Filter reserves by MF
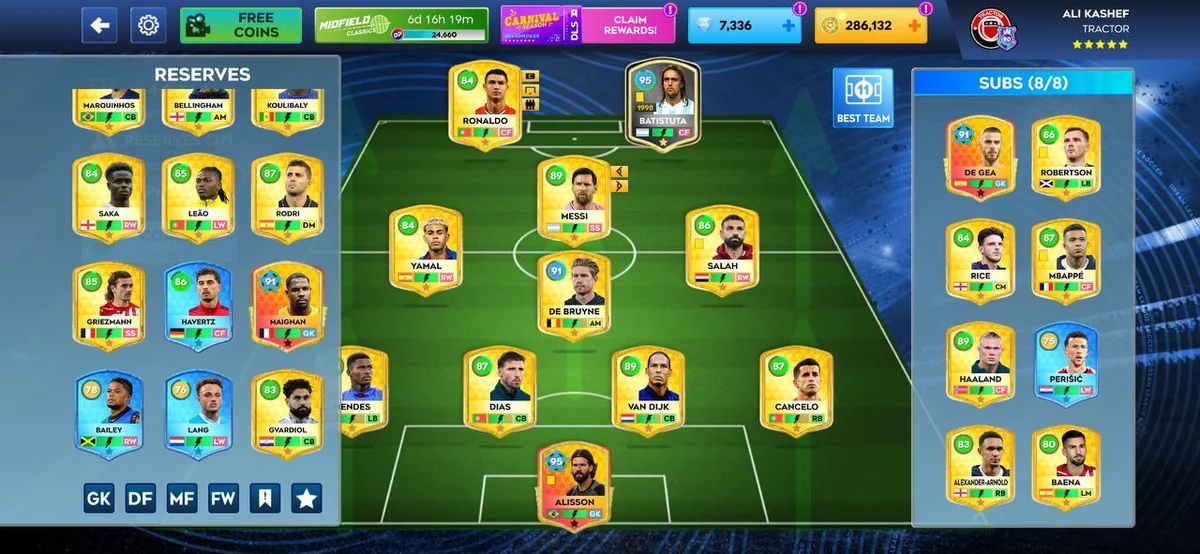Image resolution: width=1200 pixels, height=554 pixels. (182, 498)
